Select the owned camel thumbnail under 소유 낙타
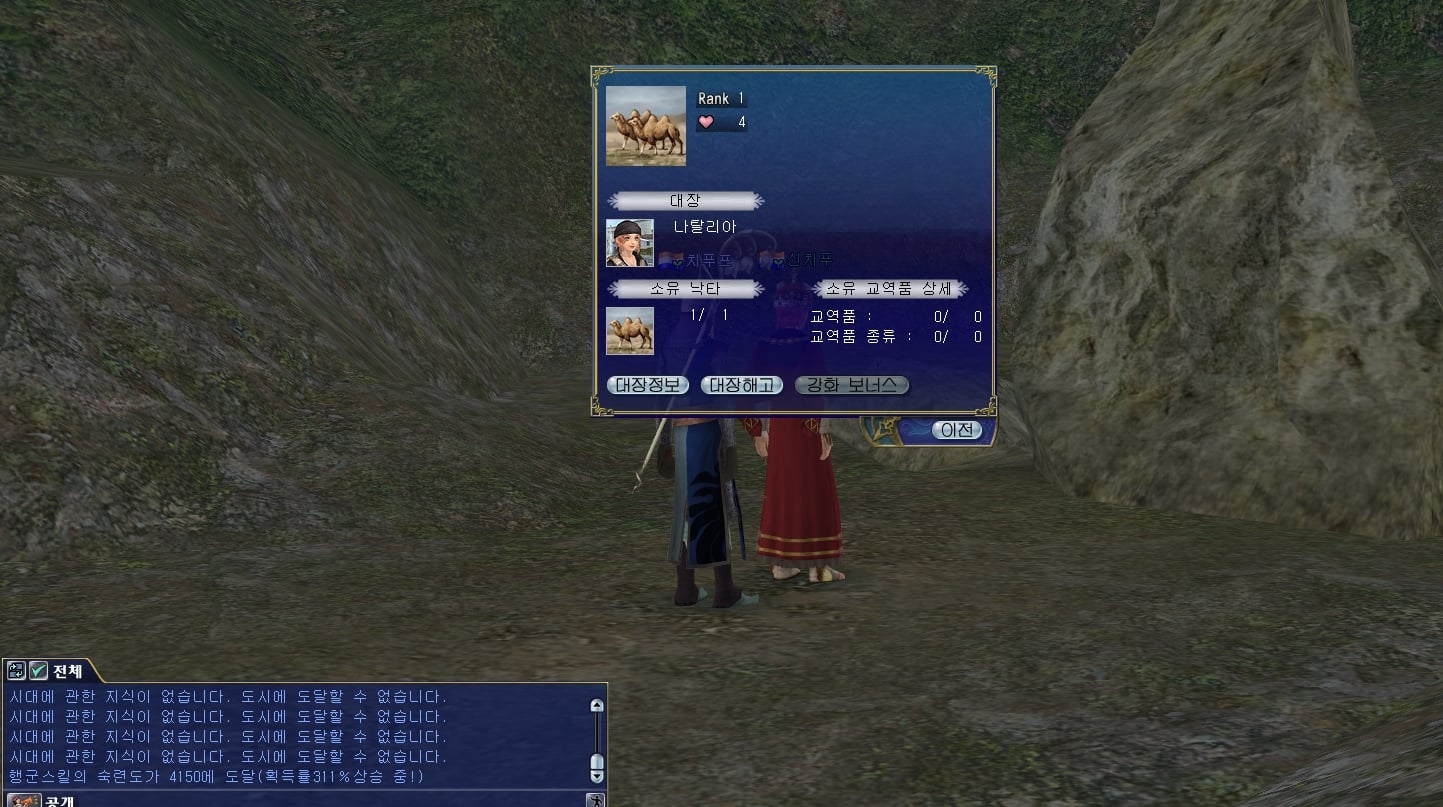This screenshot has height=807, width=1443. coord(630,331)
